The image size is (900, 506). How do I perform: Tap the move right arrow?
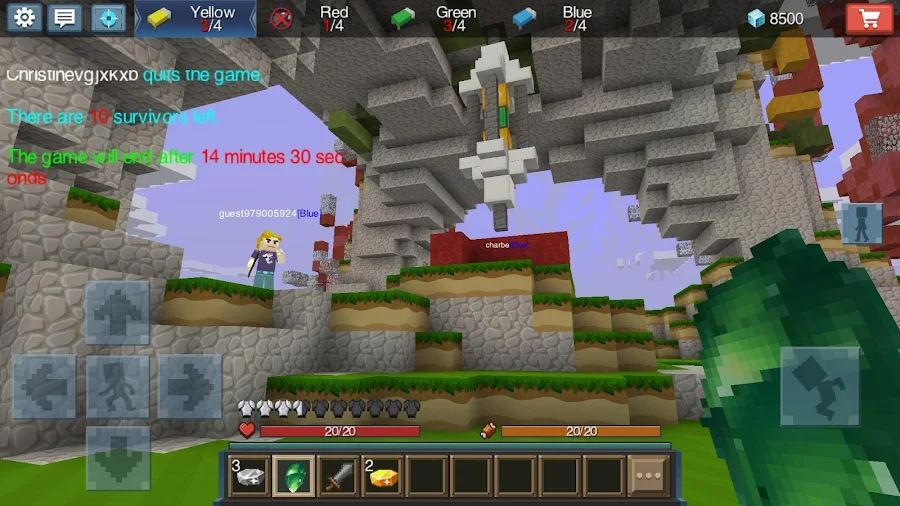(190, 386)
